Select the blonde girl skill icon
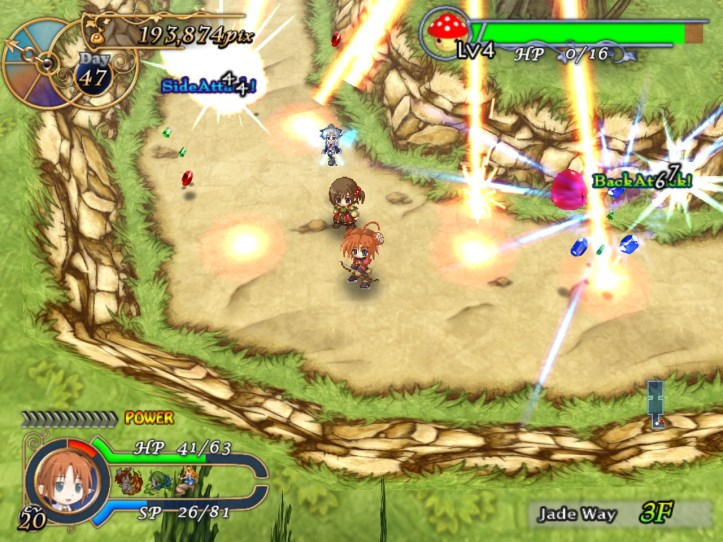 186,481
